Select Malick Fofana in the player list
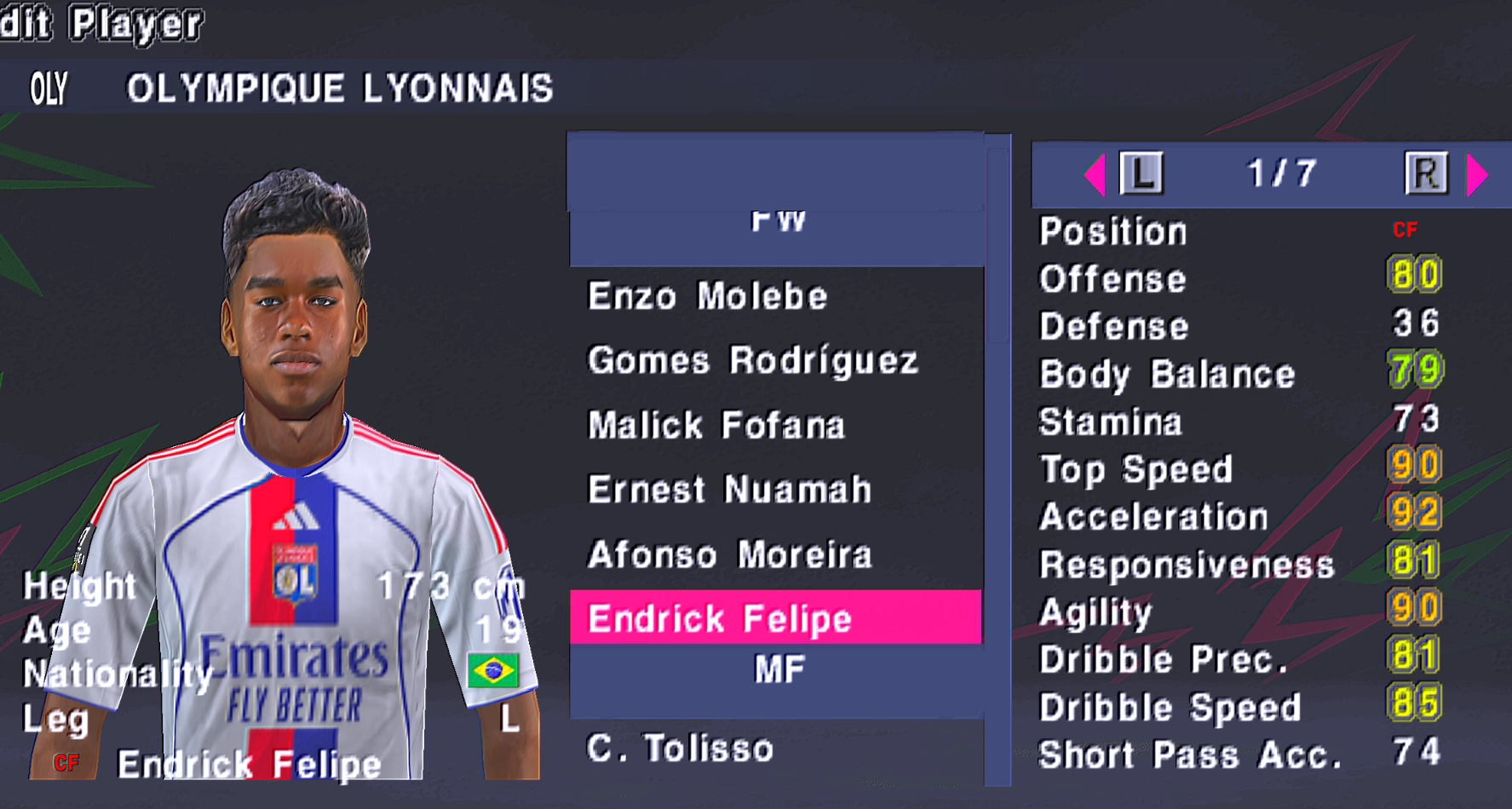This screenshot has height=809, width=1512. (x=716, y=425)
